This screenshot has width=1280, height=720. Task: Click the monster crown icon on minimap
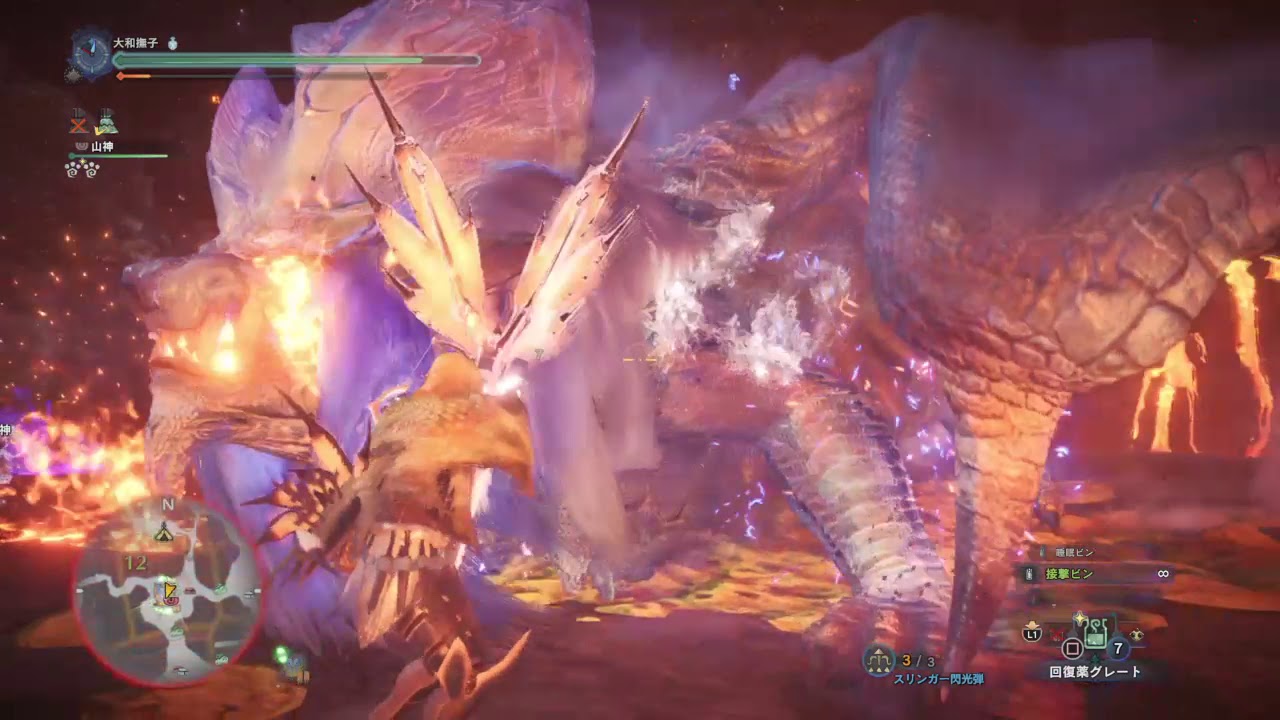click(x=172, y=602)
